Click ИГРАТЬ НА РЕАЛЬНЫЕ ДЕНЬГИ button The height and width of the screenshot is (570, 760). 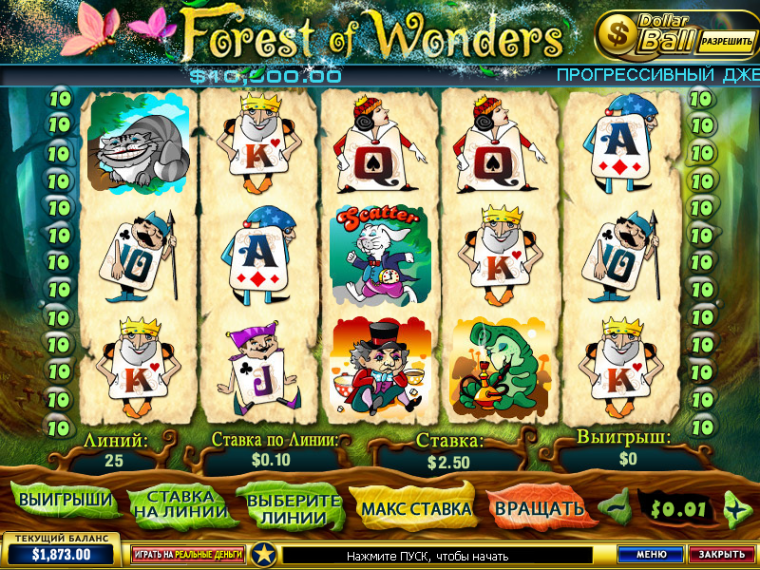(x=187, y=554)
